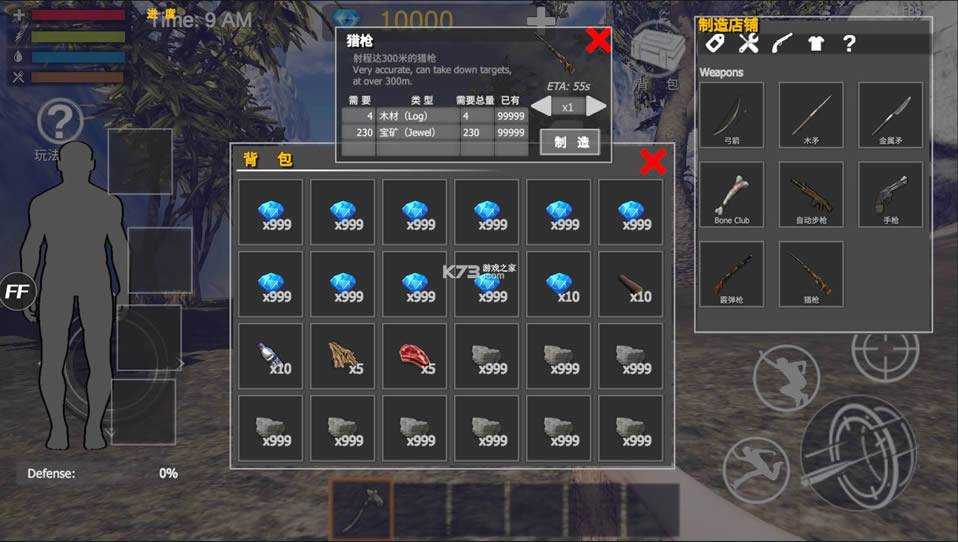Open the question mark crafting tab
958x542 pixels.
point(849,43)
